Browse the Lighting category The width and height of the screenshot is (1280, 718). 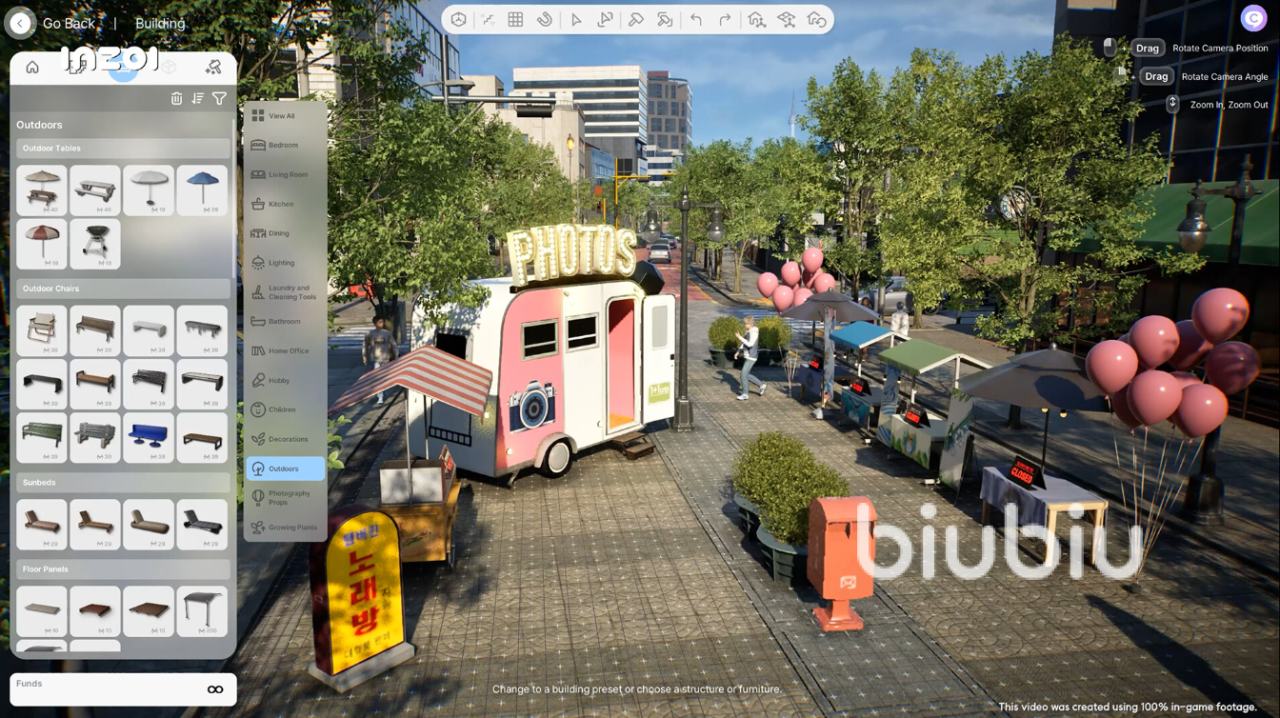coord(284,263)
